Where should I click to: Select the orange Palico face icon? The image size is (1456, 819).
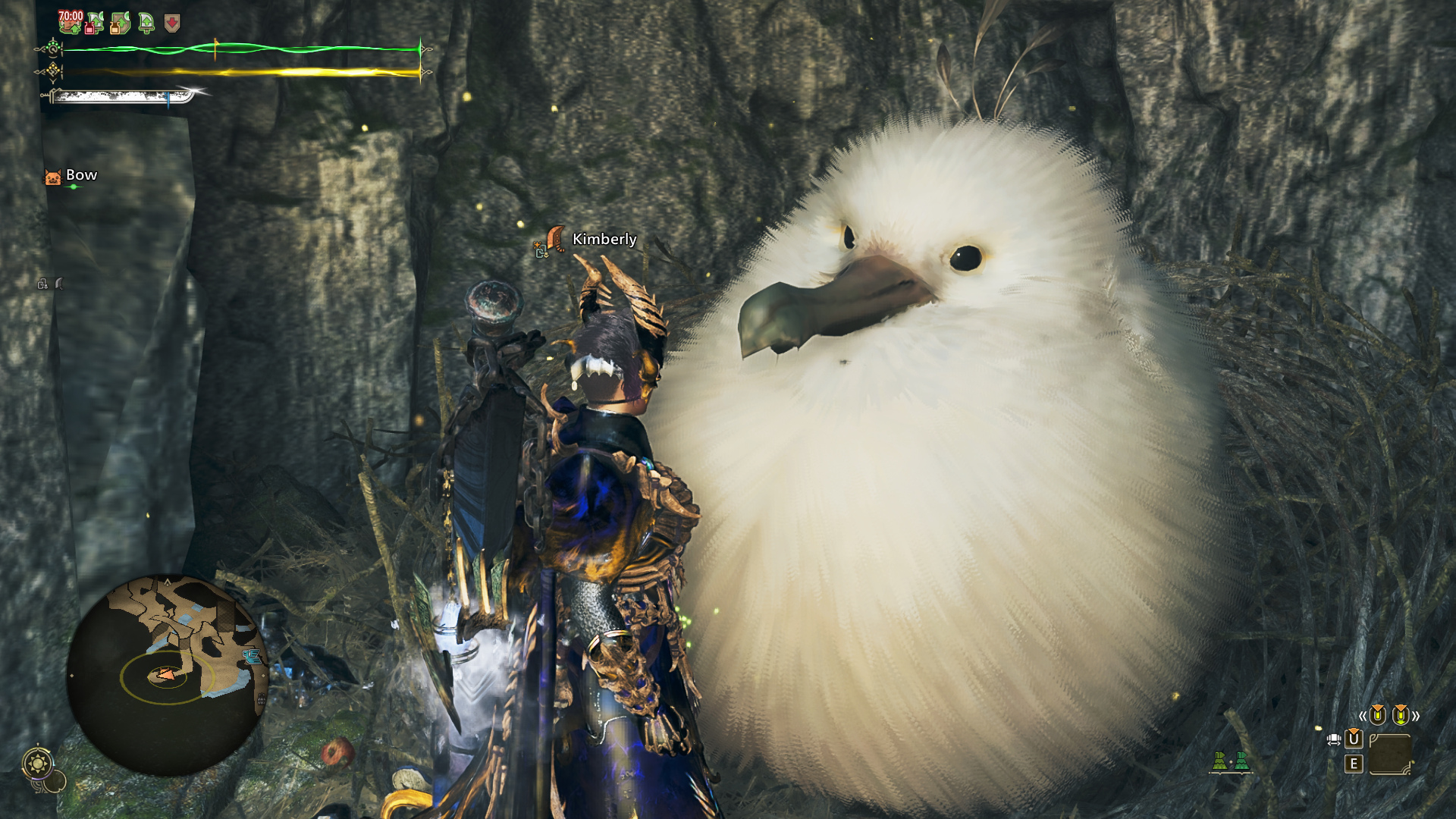[x=52, y=177]
